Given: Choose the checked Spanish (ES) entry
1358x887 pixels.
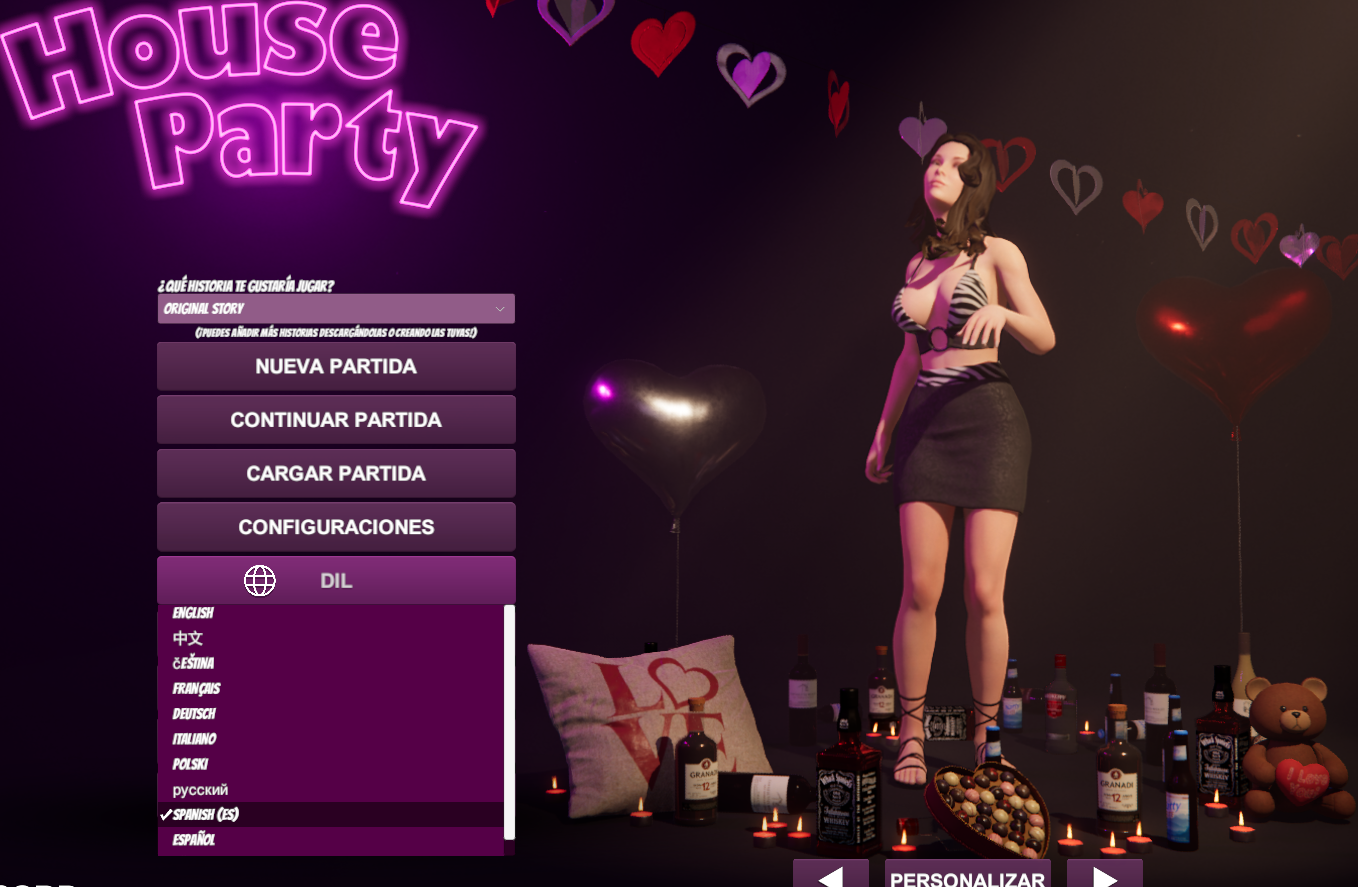Looking at the screenshot, I should [206, 815].
